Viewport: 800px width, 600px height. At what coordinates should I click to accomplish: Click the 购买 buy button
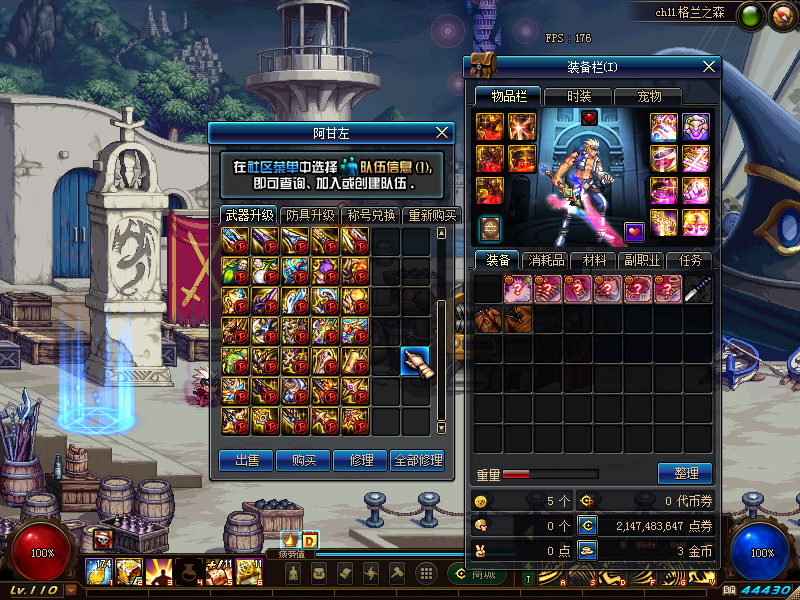[303, 460]
